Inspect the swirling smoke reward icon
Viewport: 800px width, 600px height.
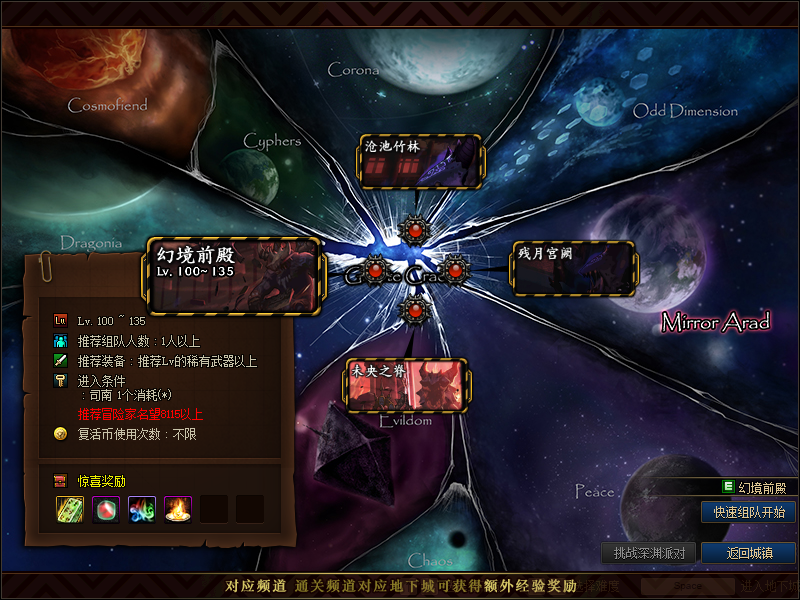(141, 509)
